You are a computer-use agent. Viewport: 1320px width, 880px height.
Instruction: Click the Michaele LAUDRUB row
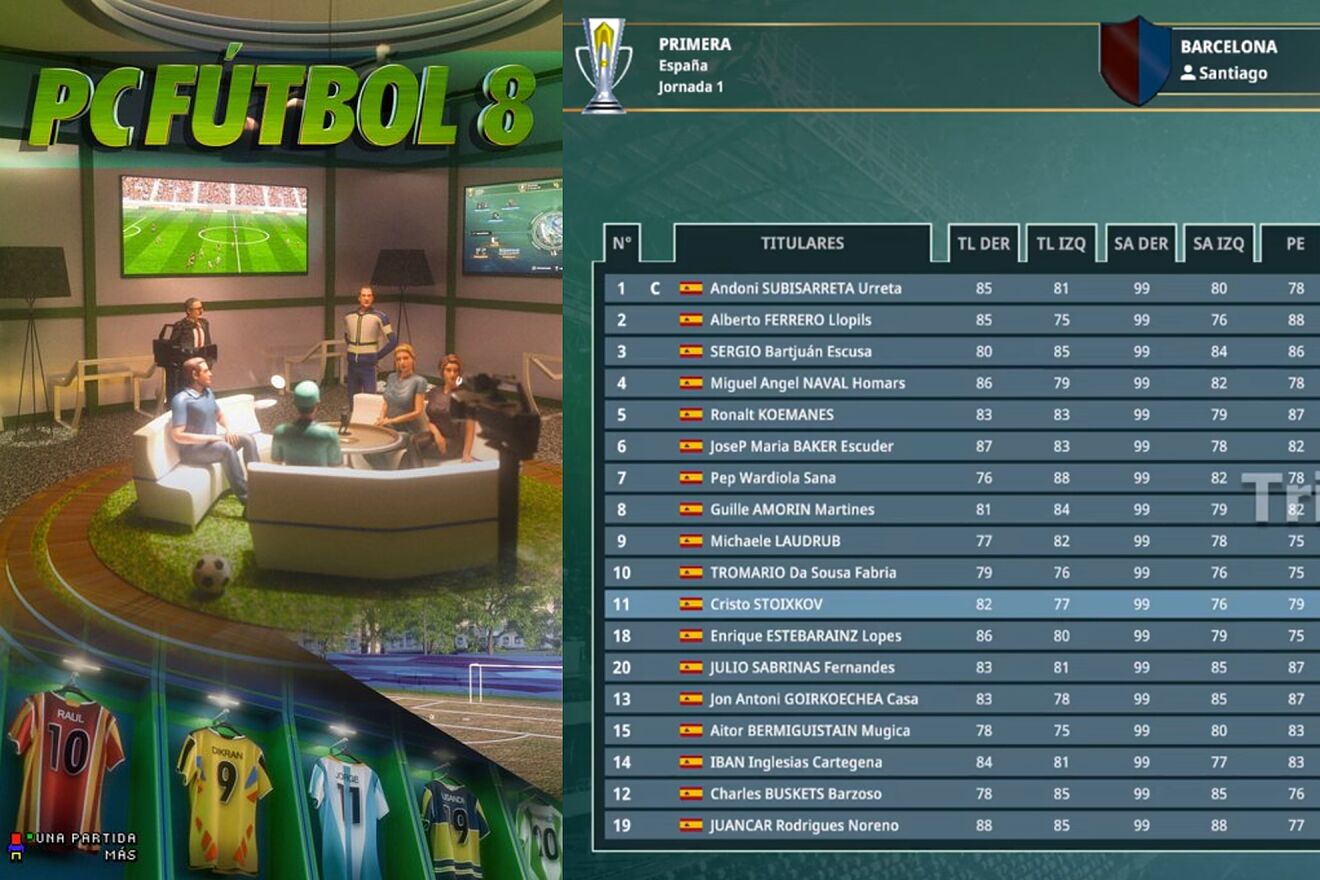[775, 541]
